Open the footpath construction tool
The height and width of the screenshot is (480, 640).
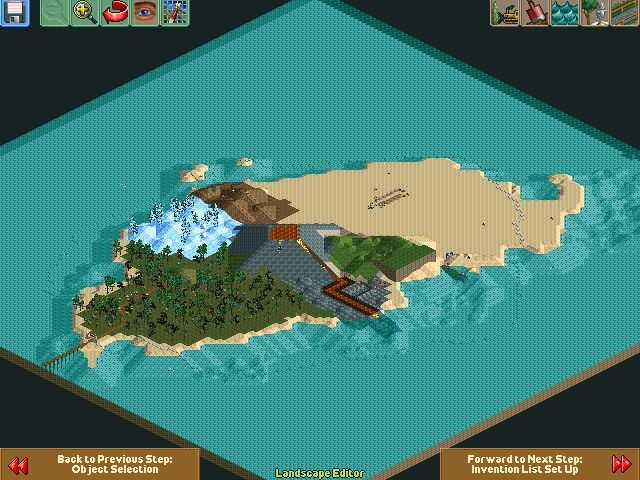click(625, 13)
